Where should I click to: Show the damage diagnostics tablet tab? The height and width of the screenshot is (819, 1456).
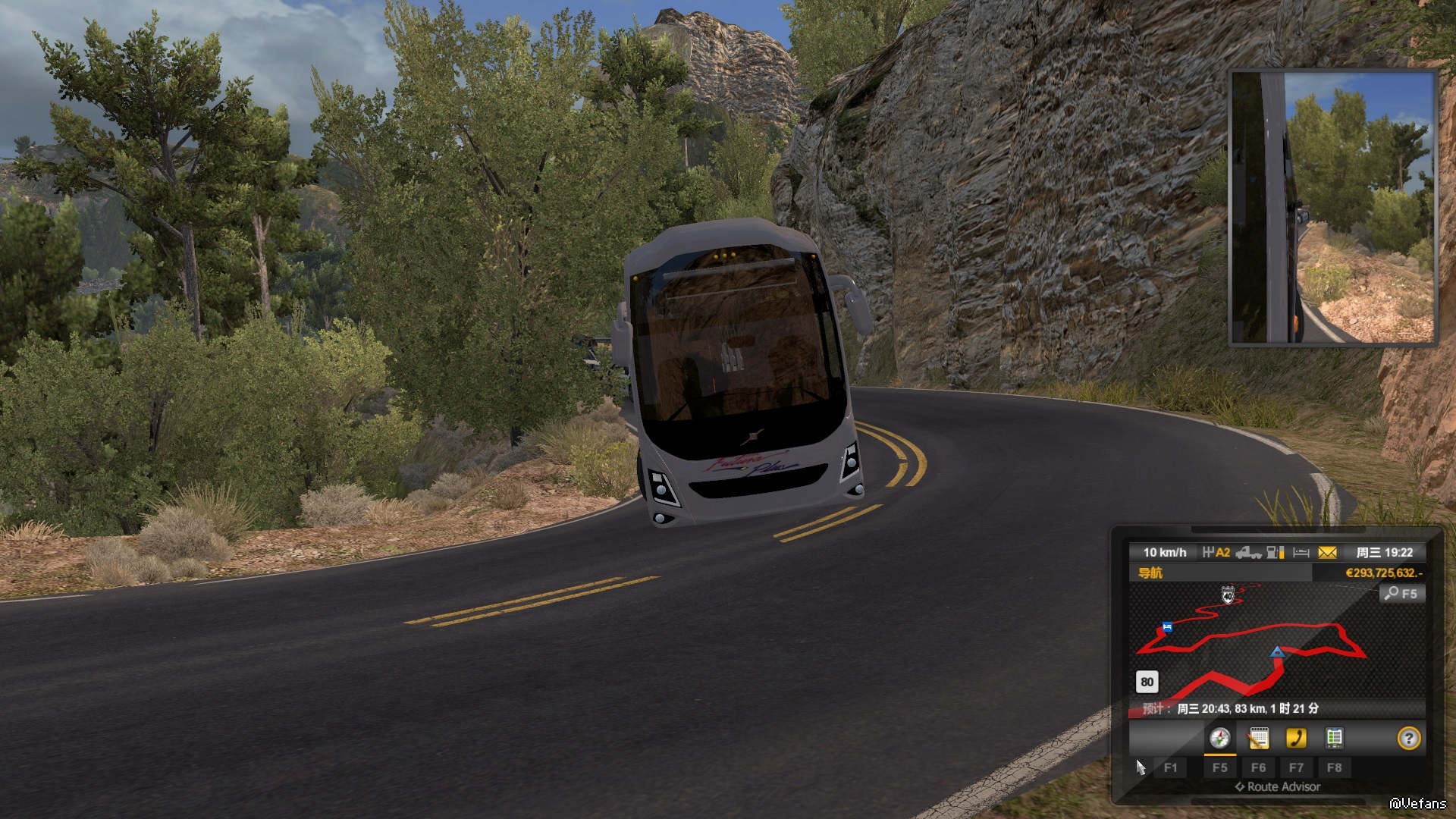pos(1334,738)
